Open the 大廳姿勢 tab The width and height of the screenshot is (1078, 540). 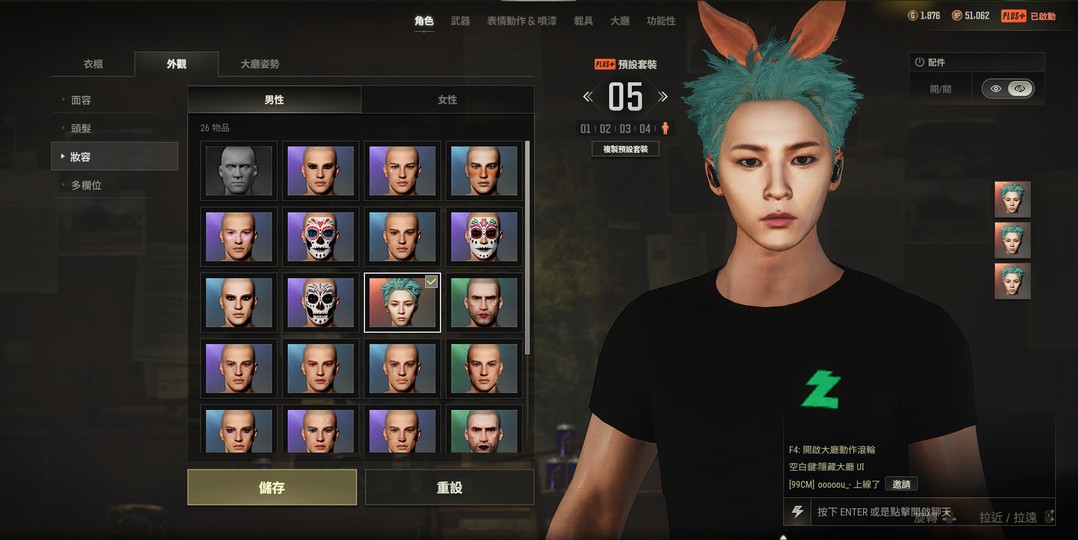pyautogui.click(x=260, y=64)
